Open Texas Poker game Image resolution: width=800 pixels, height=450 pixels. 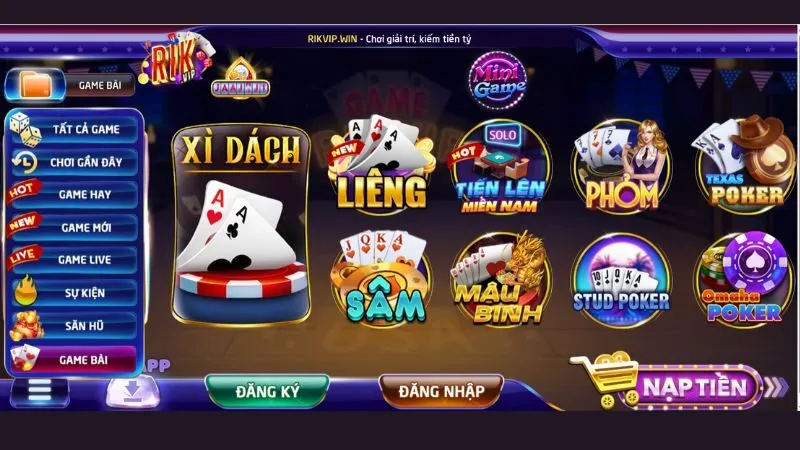(740, 165)
